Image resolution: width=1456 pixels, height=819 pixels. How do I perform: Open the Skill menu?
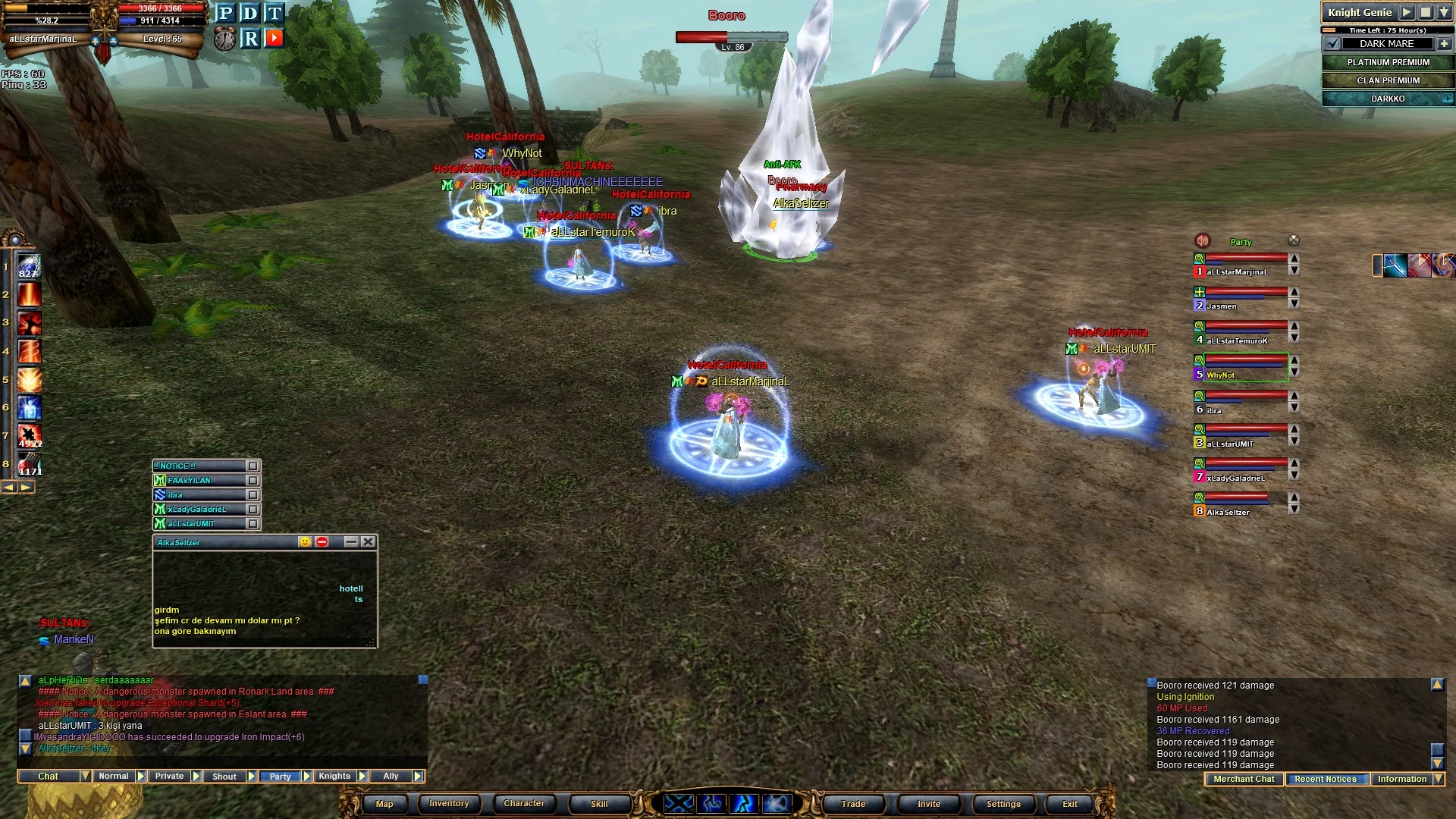(599, 804)
